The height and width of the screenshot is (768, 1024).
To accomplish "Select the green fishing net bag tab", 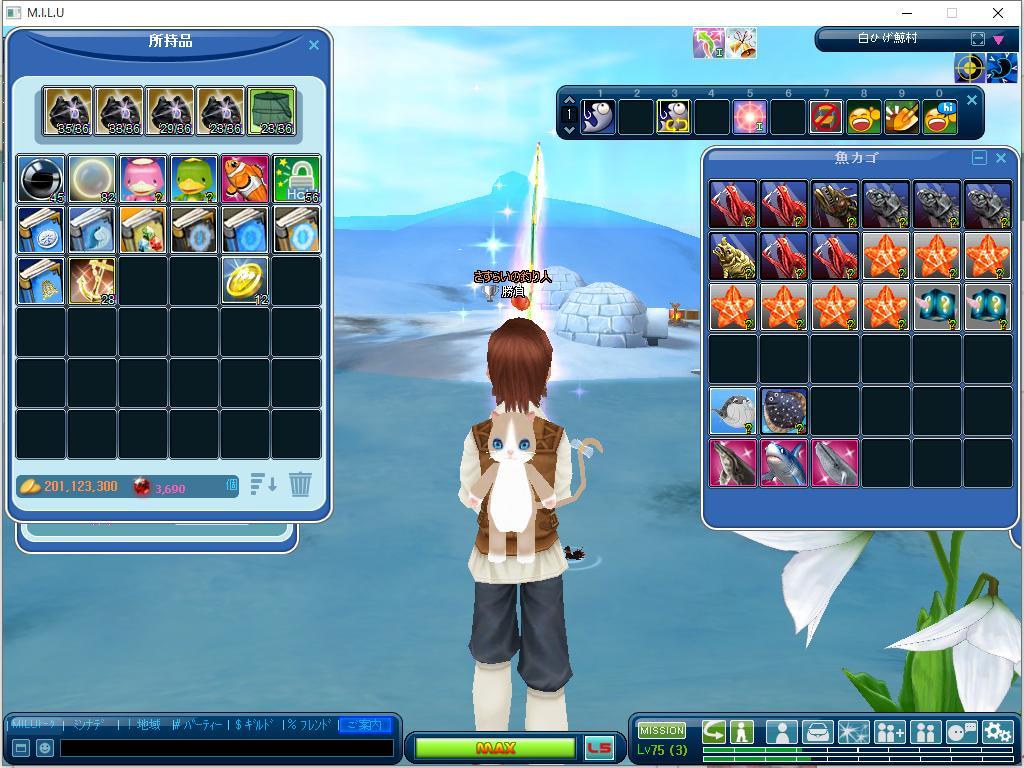I will click(271, 111).
